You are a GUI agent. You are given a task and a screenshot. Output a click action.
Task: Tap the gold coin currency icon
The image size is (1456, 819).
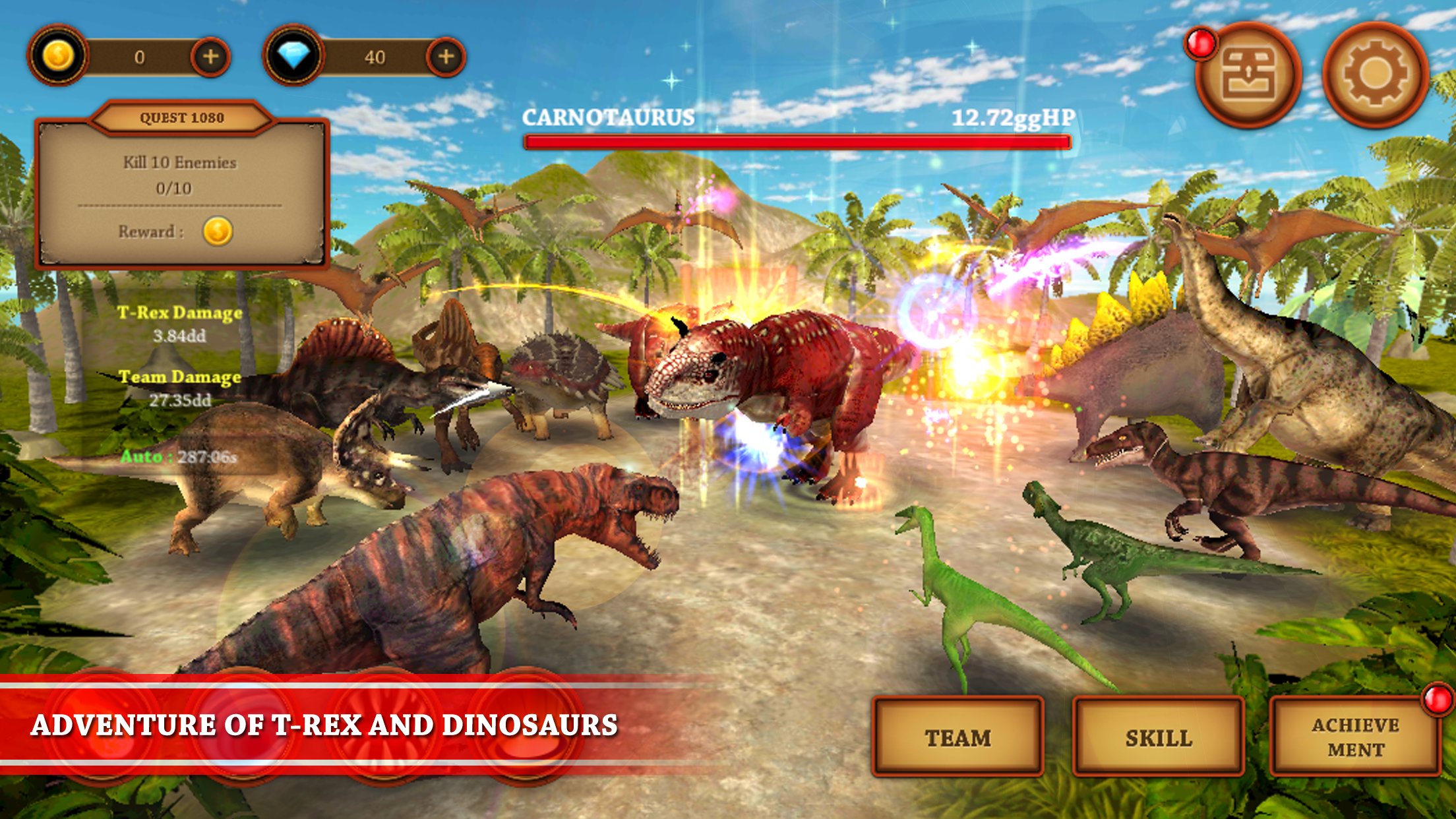click(57, 56)
